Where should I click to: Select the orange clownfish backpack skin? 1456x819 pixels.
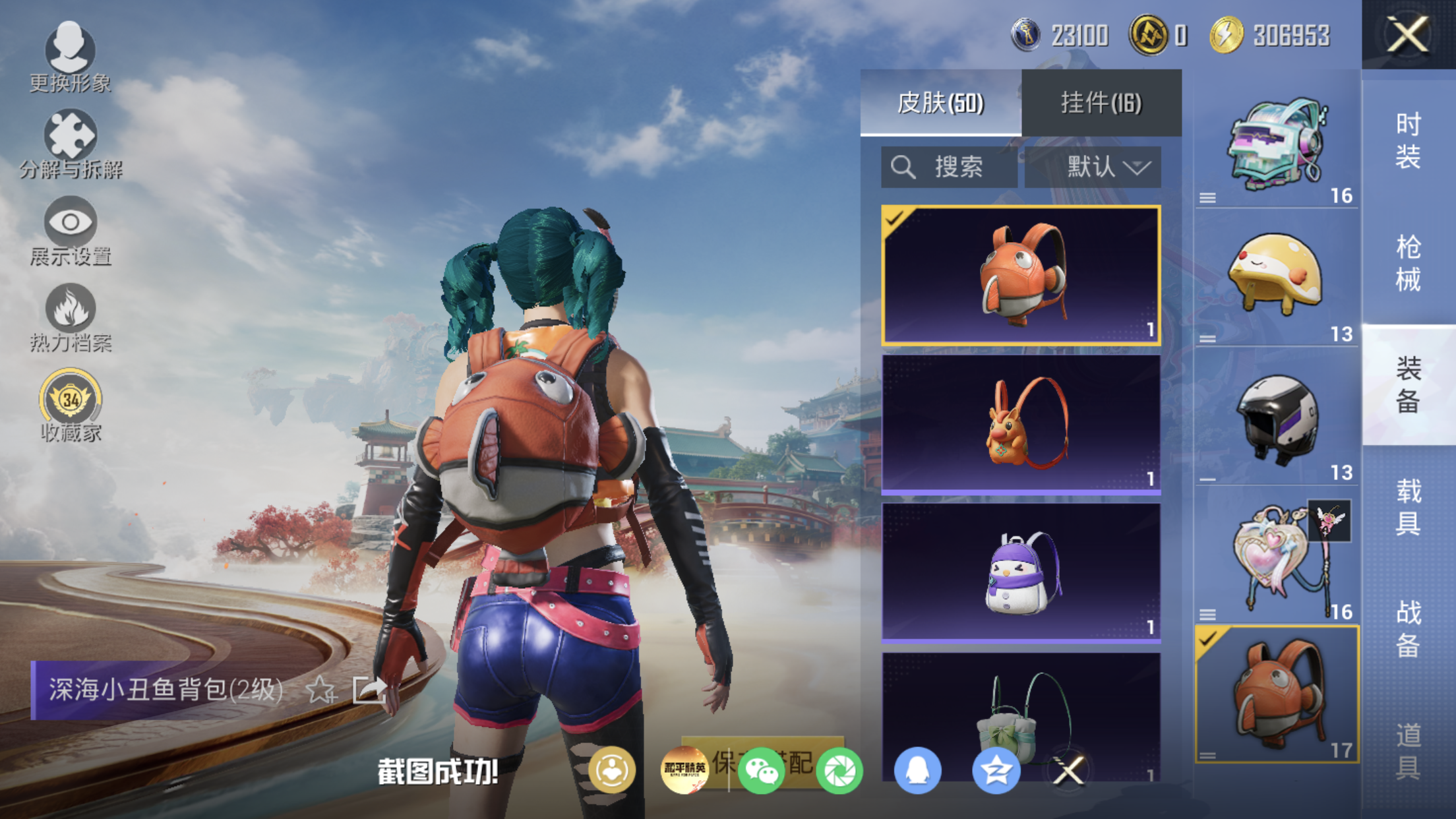pyautogui.click(x=1021, y=276)
